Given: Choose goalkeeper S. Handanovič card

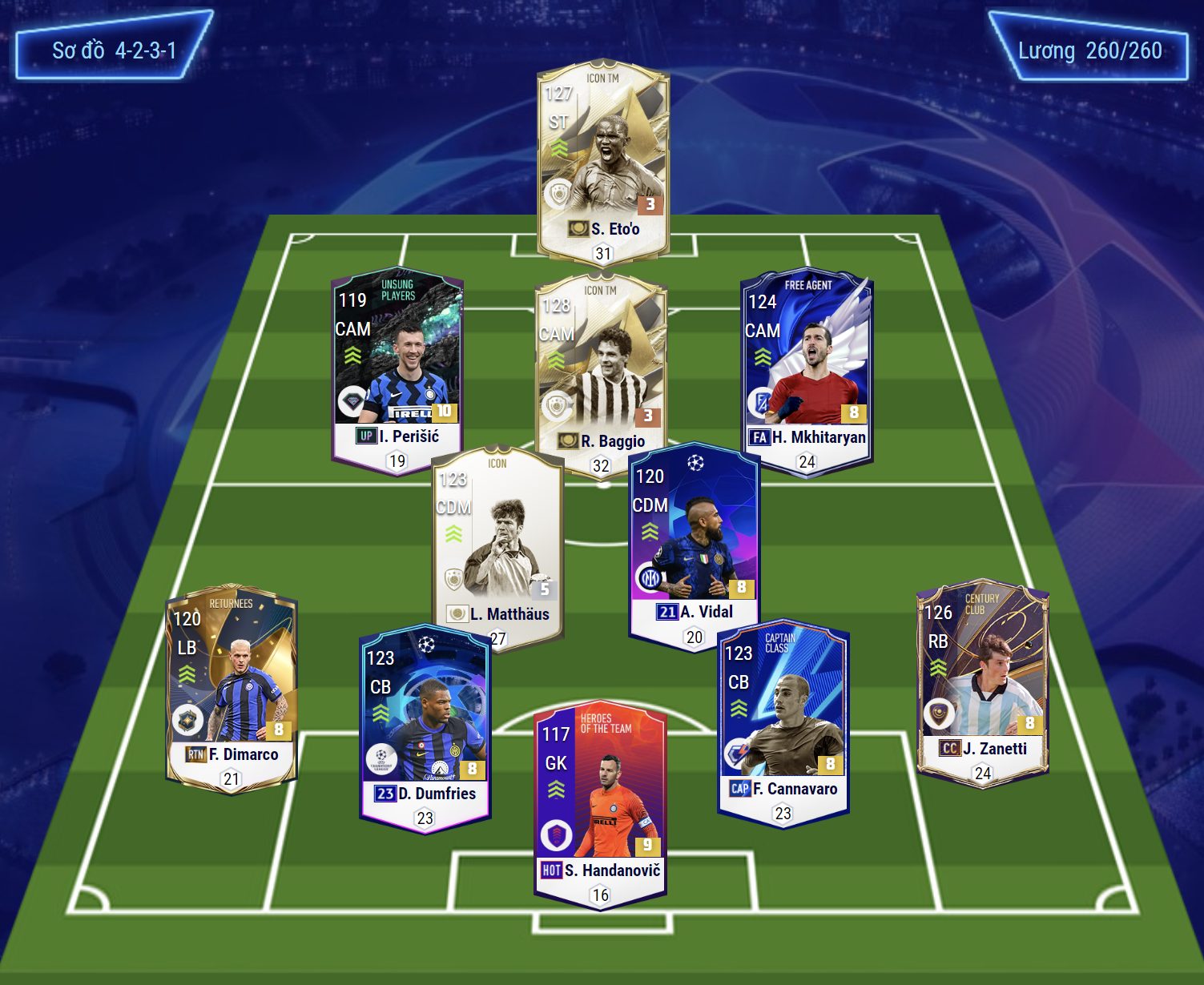Looking at the screenshot, I should tap(601, 801).
